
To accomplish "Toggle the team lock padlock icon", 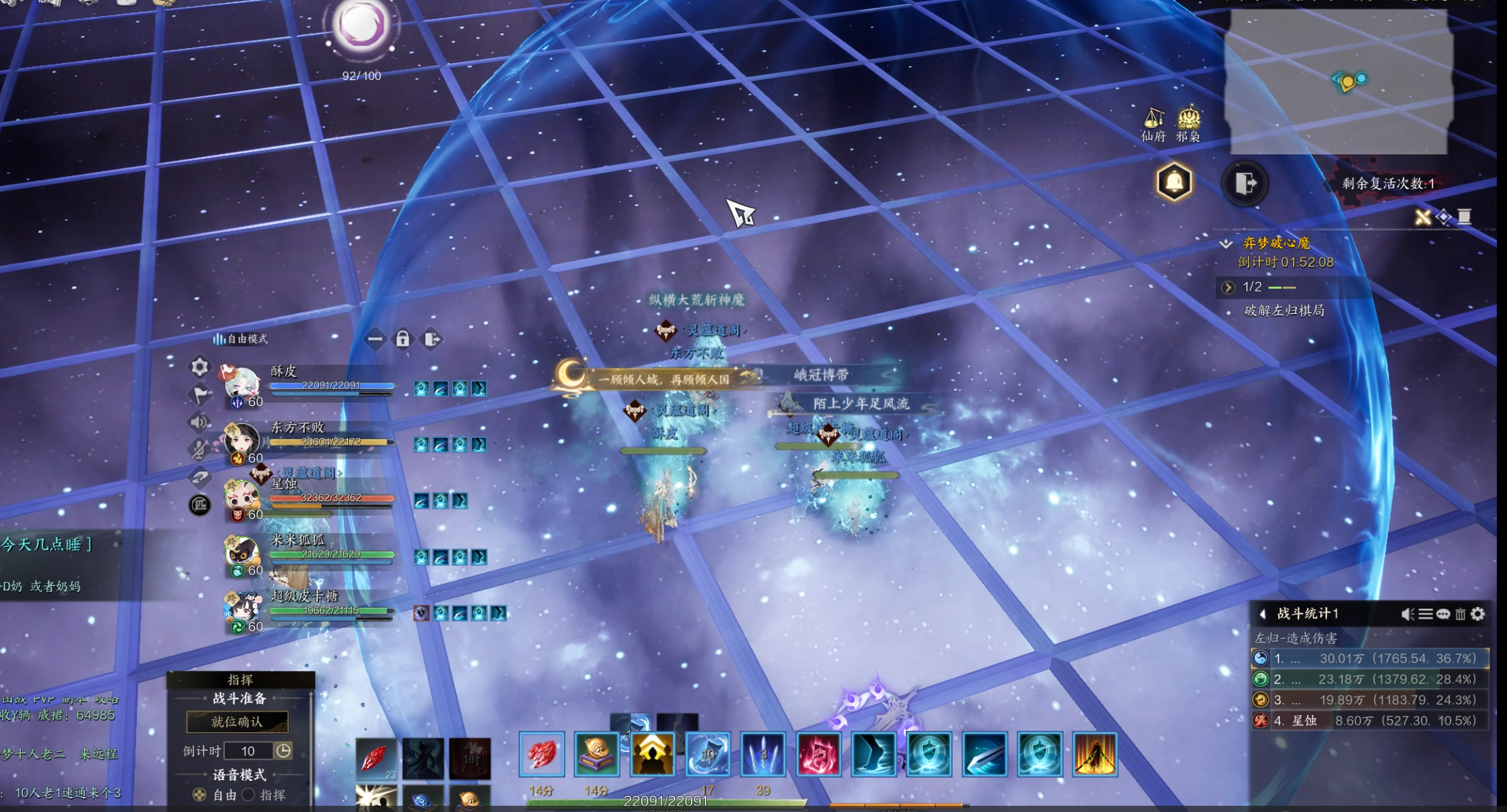I will 403,339.
